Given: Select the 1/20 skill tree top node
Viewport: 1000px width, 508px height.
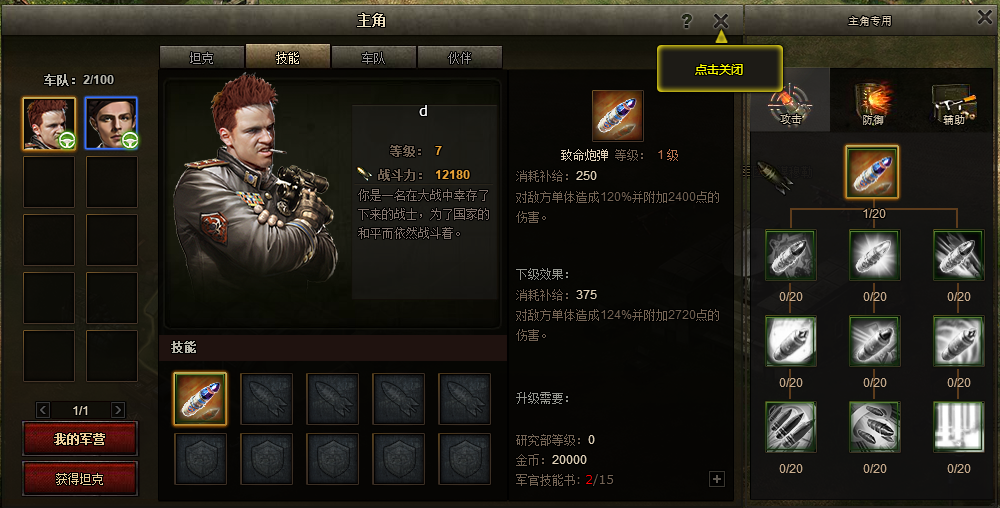Looking at the screenshot, I should coord(872,172).
